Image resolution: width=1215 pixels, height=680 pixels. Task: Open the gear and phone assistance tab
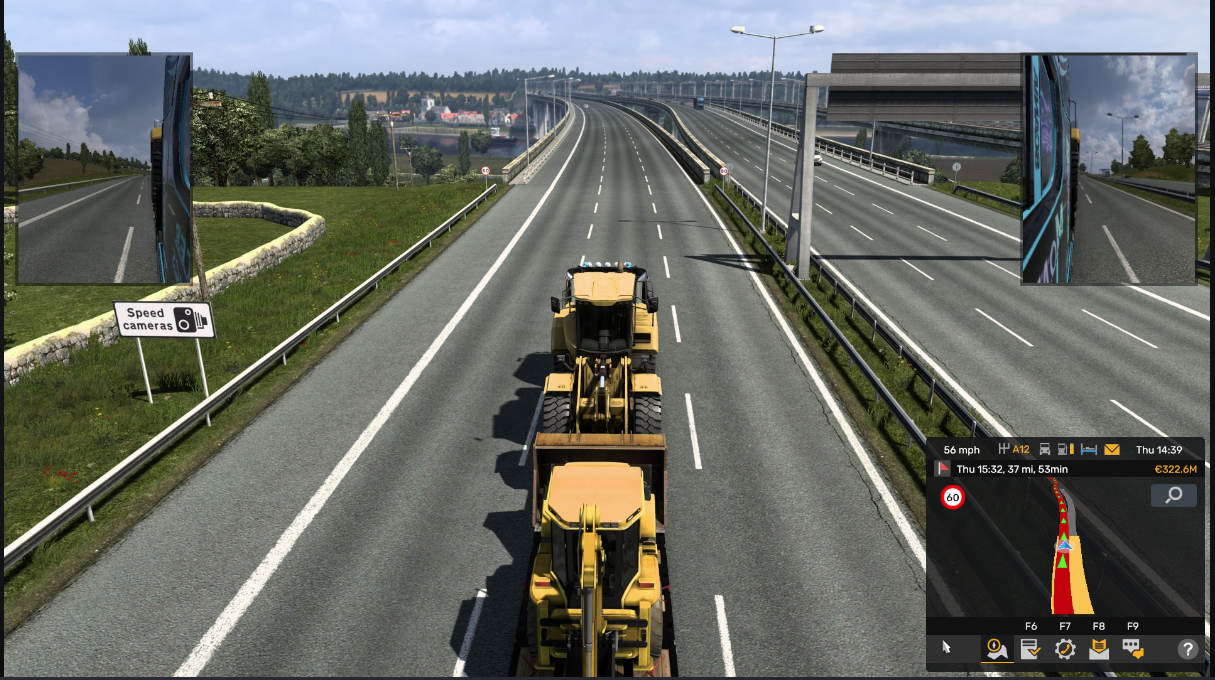coord(1065,649)
